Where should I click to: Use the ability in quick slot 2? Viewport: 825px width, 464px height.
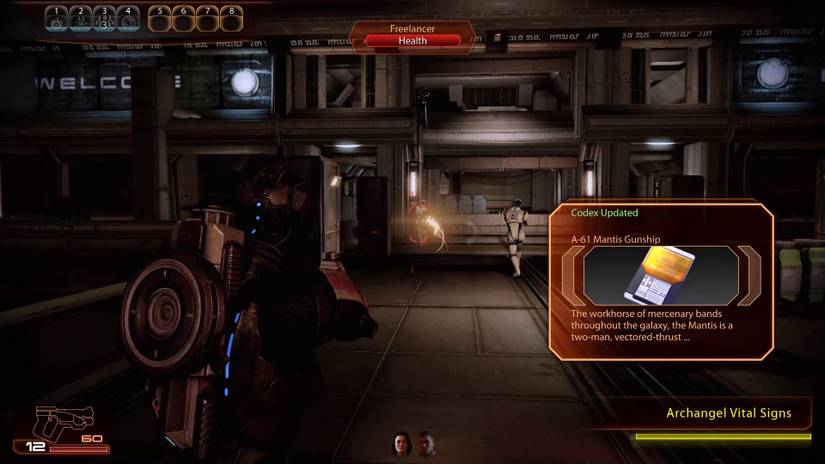click(81, 18)
